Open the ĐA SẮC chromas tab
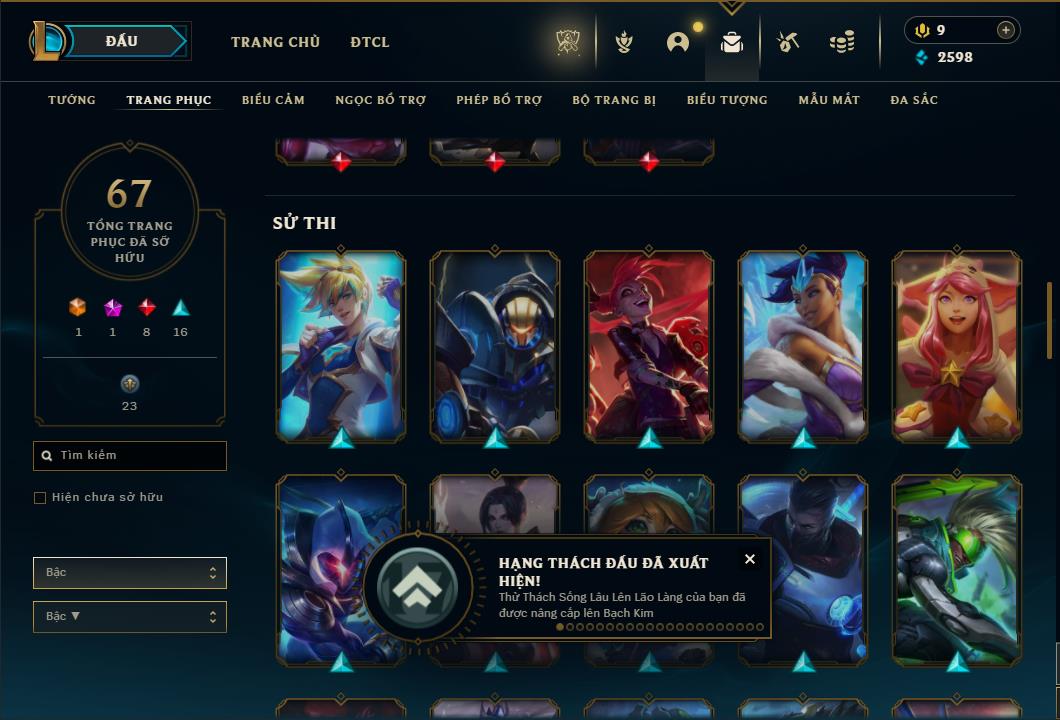 914,100
